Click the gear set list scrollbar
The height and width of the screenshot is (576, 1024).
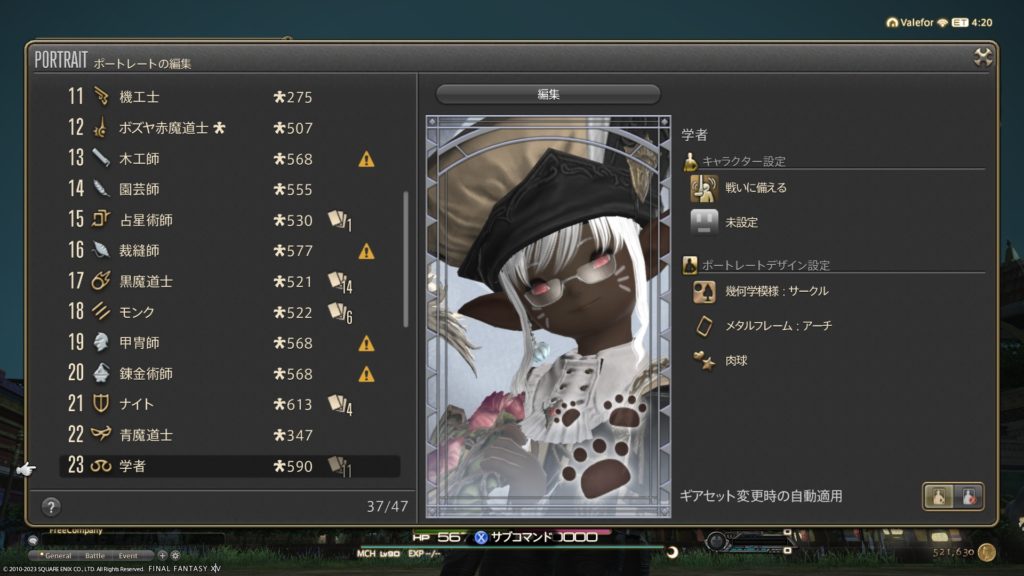click(x=405, y=258)
